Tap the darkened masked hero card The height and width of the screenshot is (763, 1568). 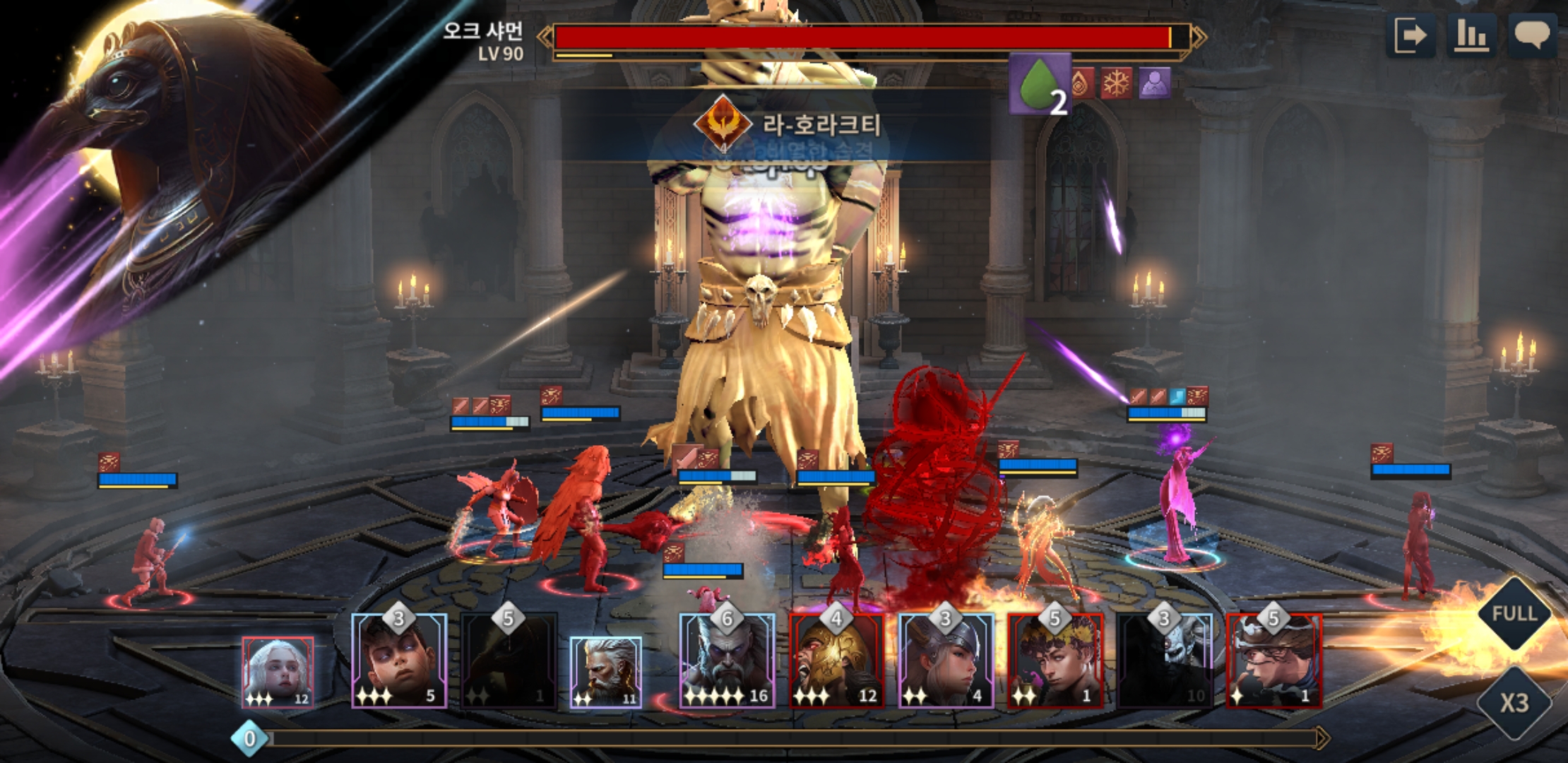coord(1165,661)
